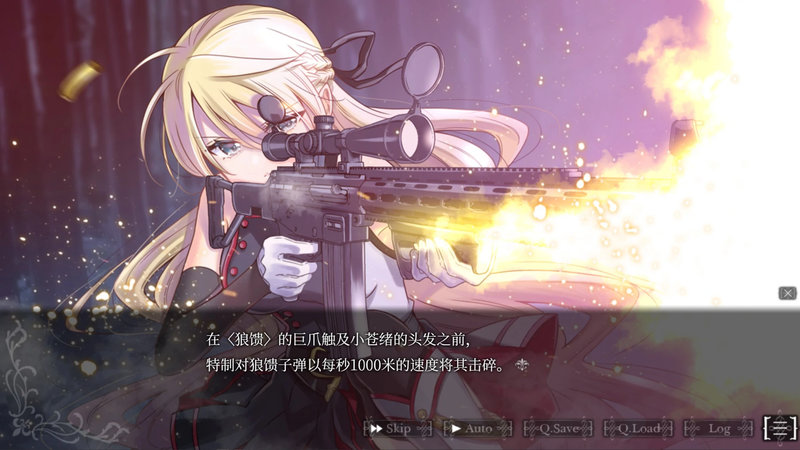Open the bracketed hamburger menu
Screen dimensions: 800x450
(x=780, y=428)
